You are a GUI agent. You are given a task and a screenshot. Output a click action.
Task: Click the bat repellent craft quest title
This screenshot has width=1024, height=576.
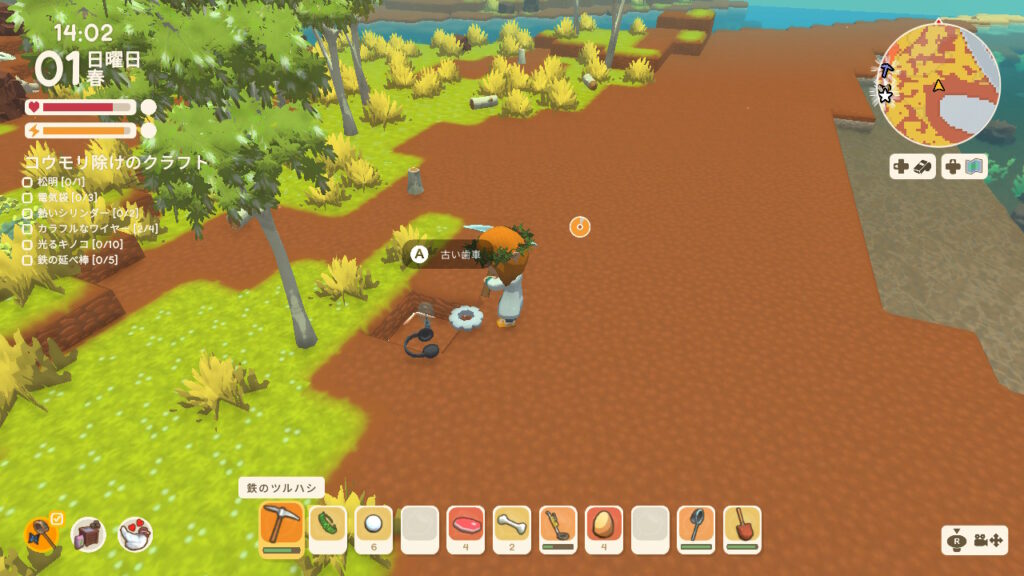[116, 162]
